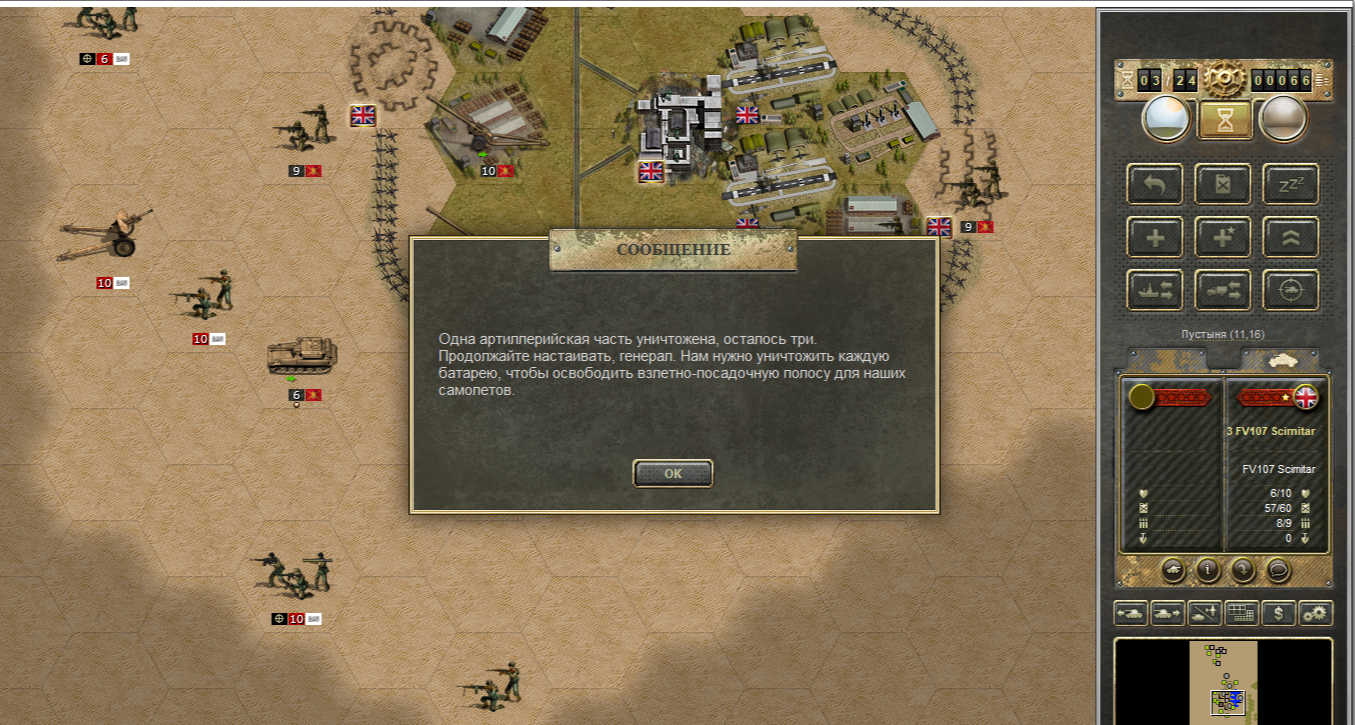Open the unit info round button
Viewport: 1355px width, 725px height.
click(x=1208, y=570)
